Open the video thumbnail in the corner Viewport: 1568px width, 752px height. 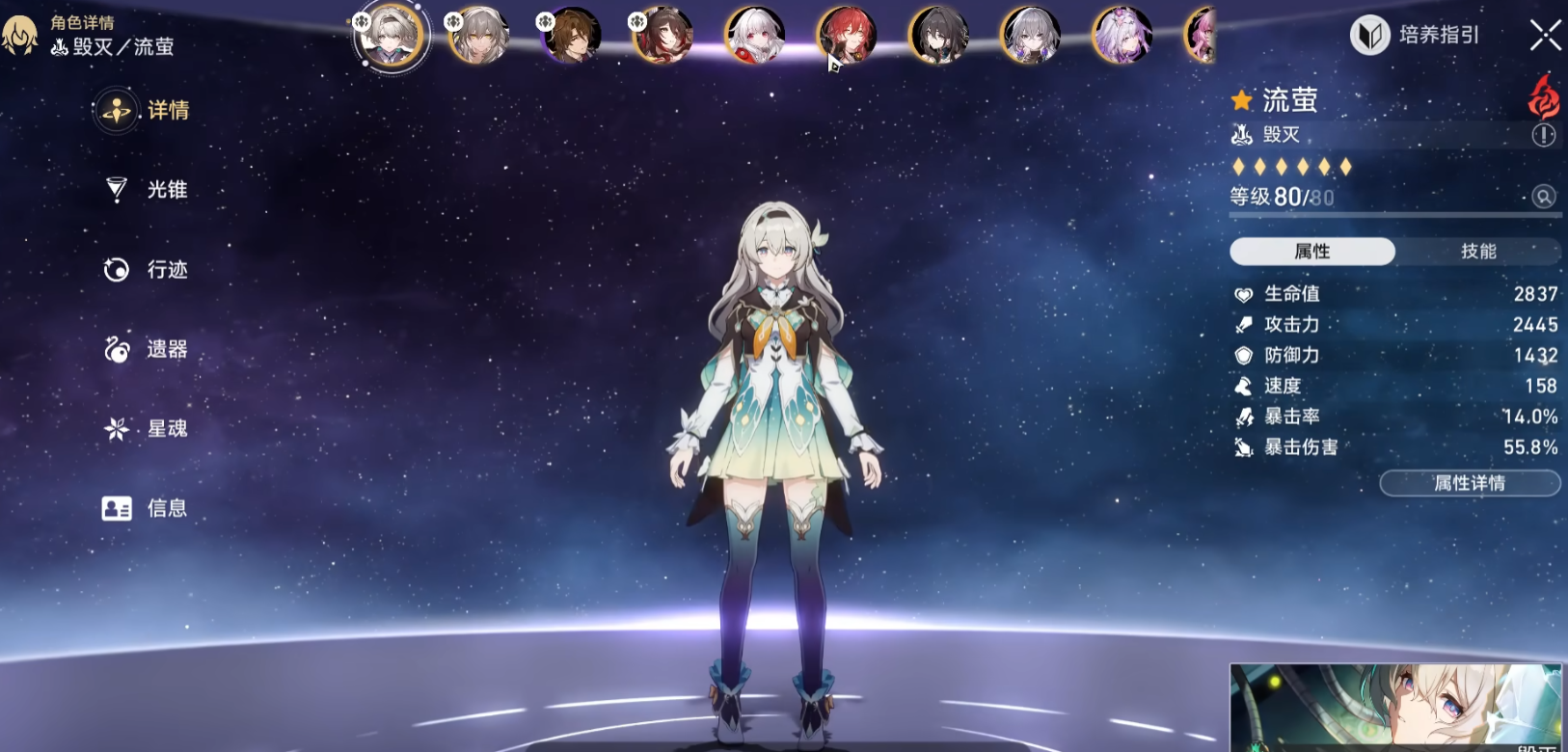click(x=1395, y=708)
